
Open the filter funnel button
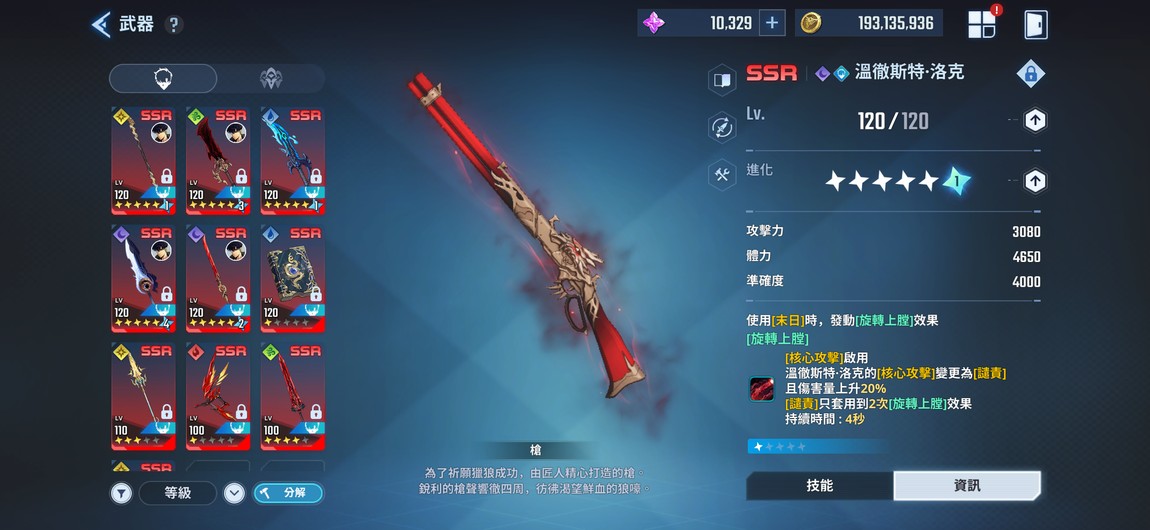(x=121, y=492)
